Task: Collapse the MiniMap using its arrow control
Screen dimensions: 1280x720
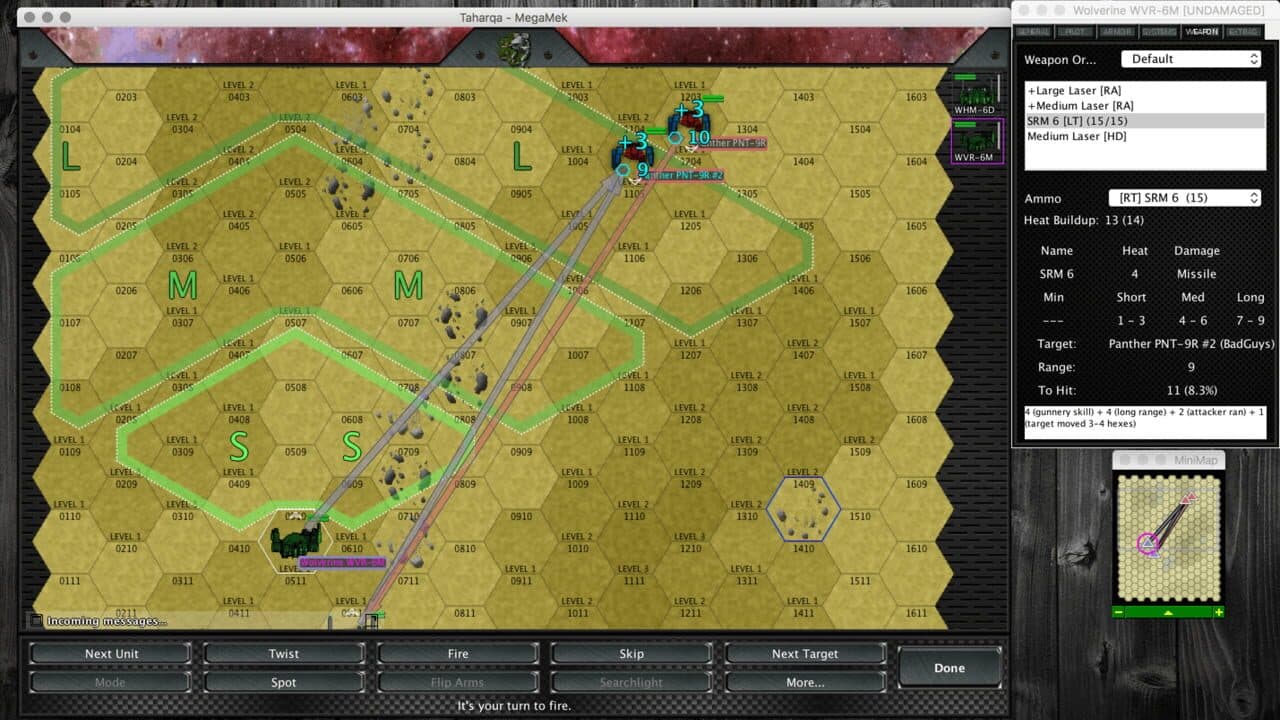Action: pyautogui.click(x=1168, y=611)
